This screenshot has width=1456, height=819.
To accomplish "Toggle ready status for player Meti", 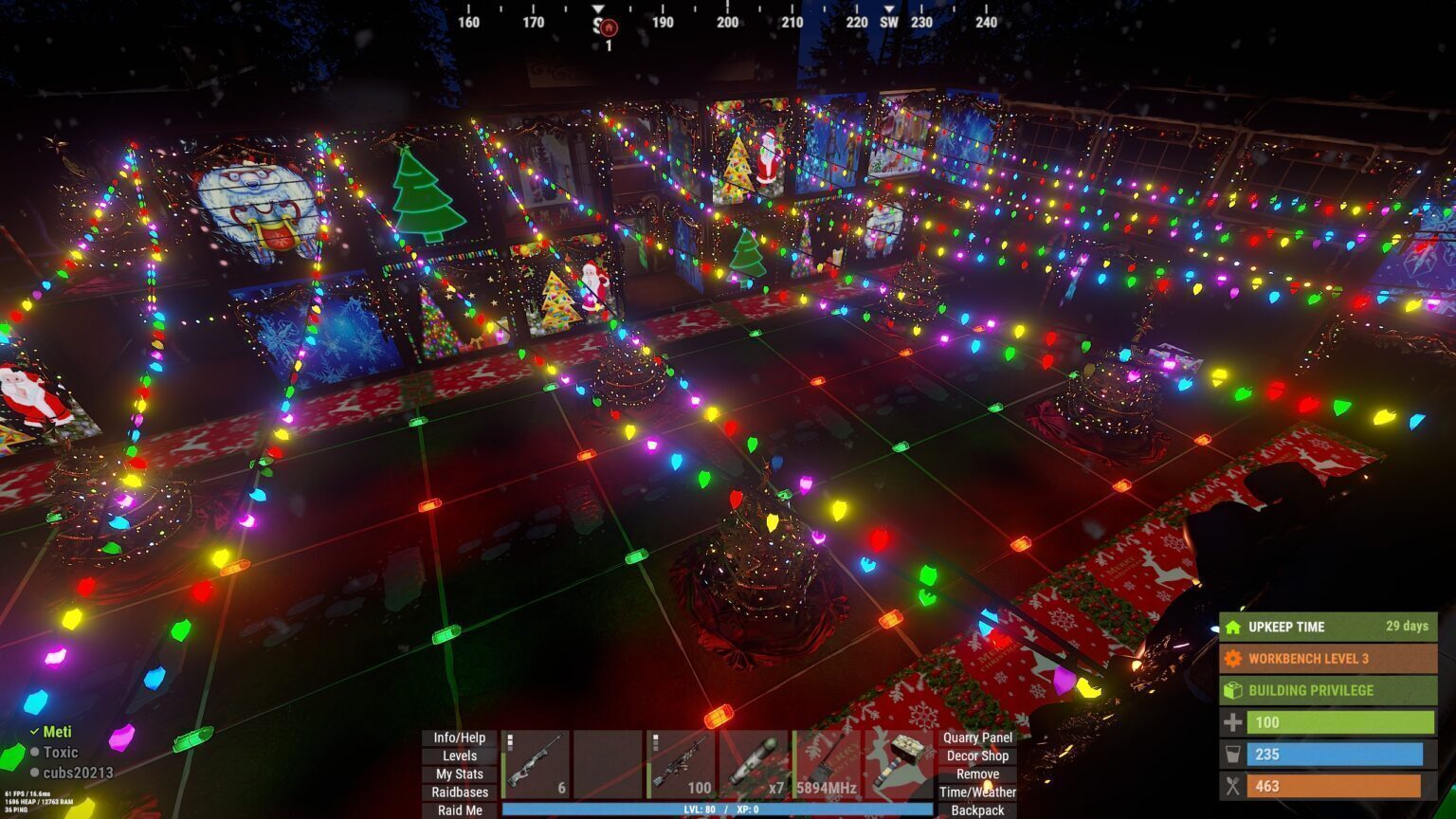I will tap(35, 733).
